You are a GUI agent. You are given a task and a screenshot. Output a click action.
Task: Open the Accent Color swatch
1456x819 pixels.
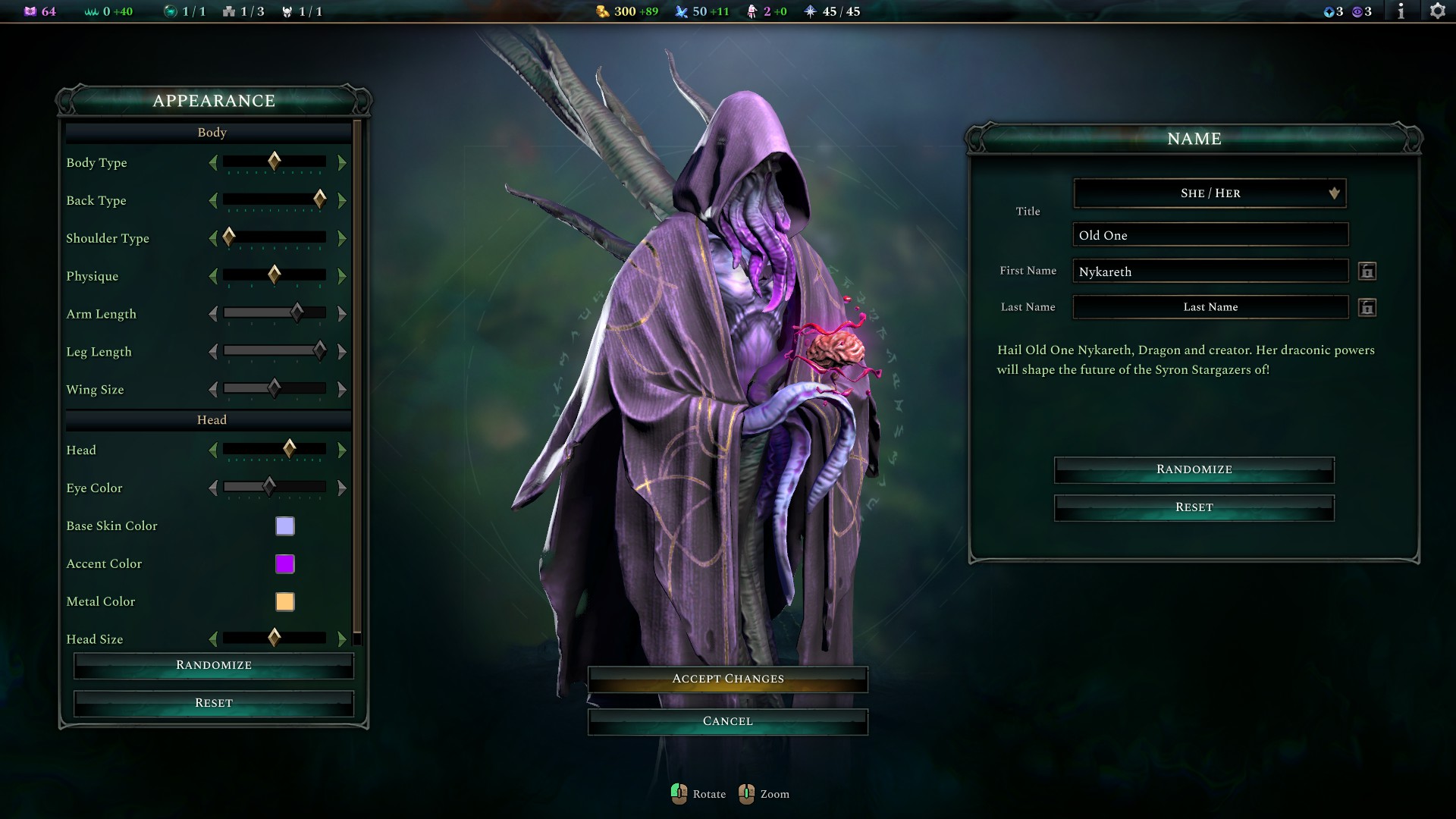pos(284,563)
